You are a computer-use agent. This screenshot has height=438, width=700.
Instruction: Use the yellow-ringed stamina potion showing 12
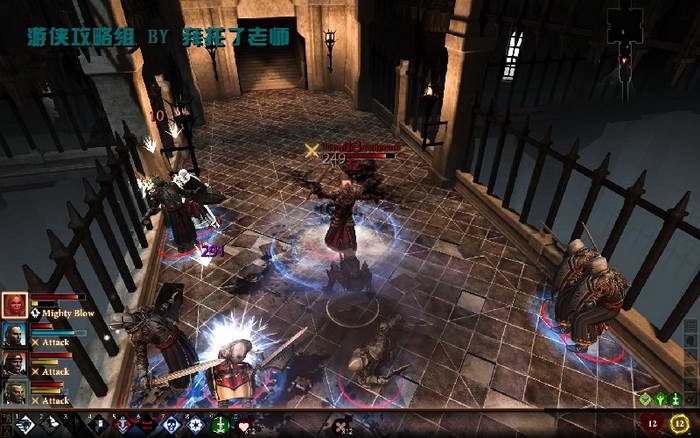pos(680,424)
